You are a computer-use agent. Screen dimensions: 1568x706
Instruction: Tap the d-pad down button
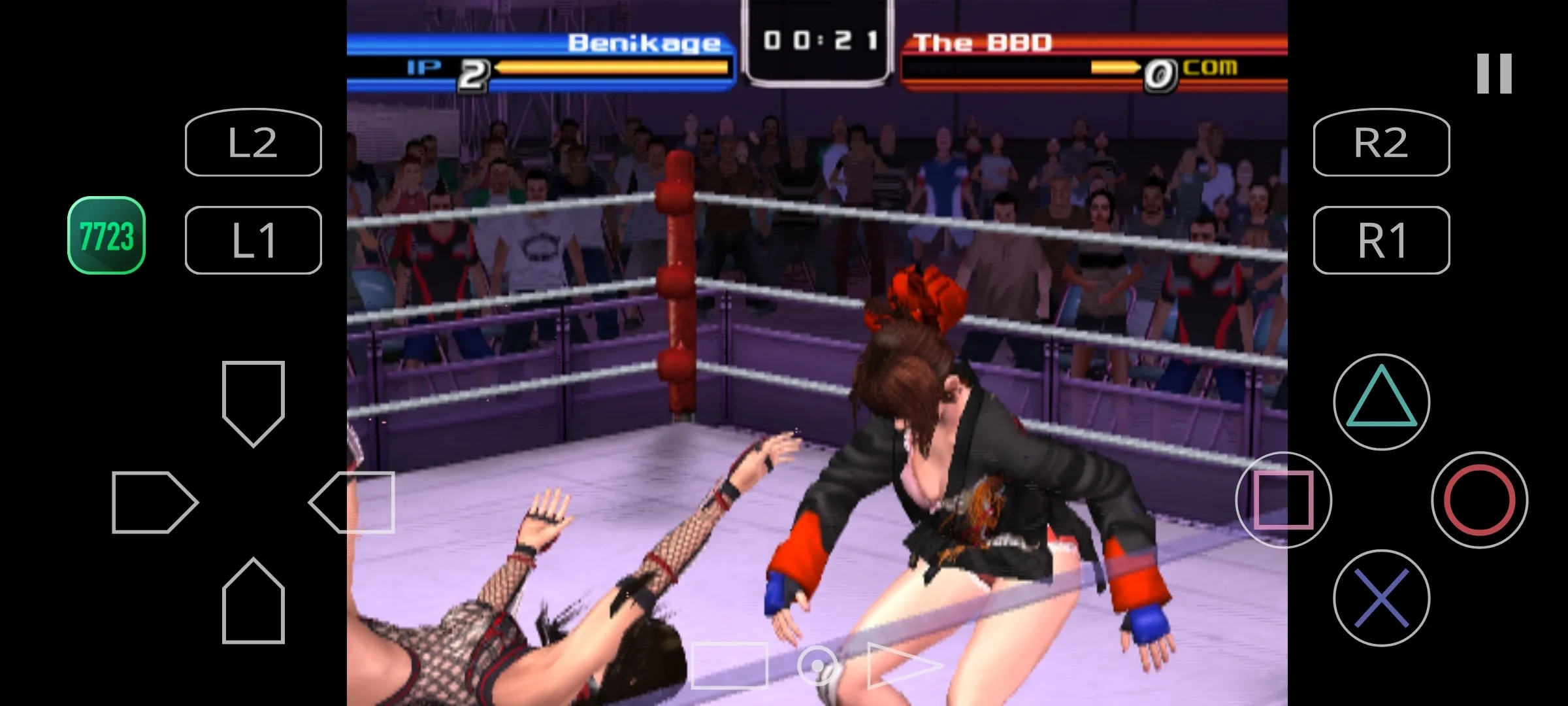pos(253,603)
